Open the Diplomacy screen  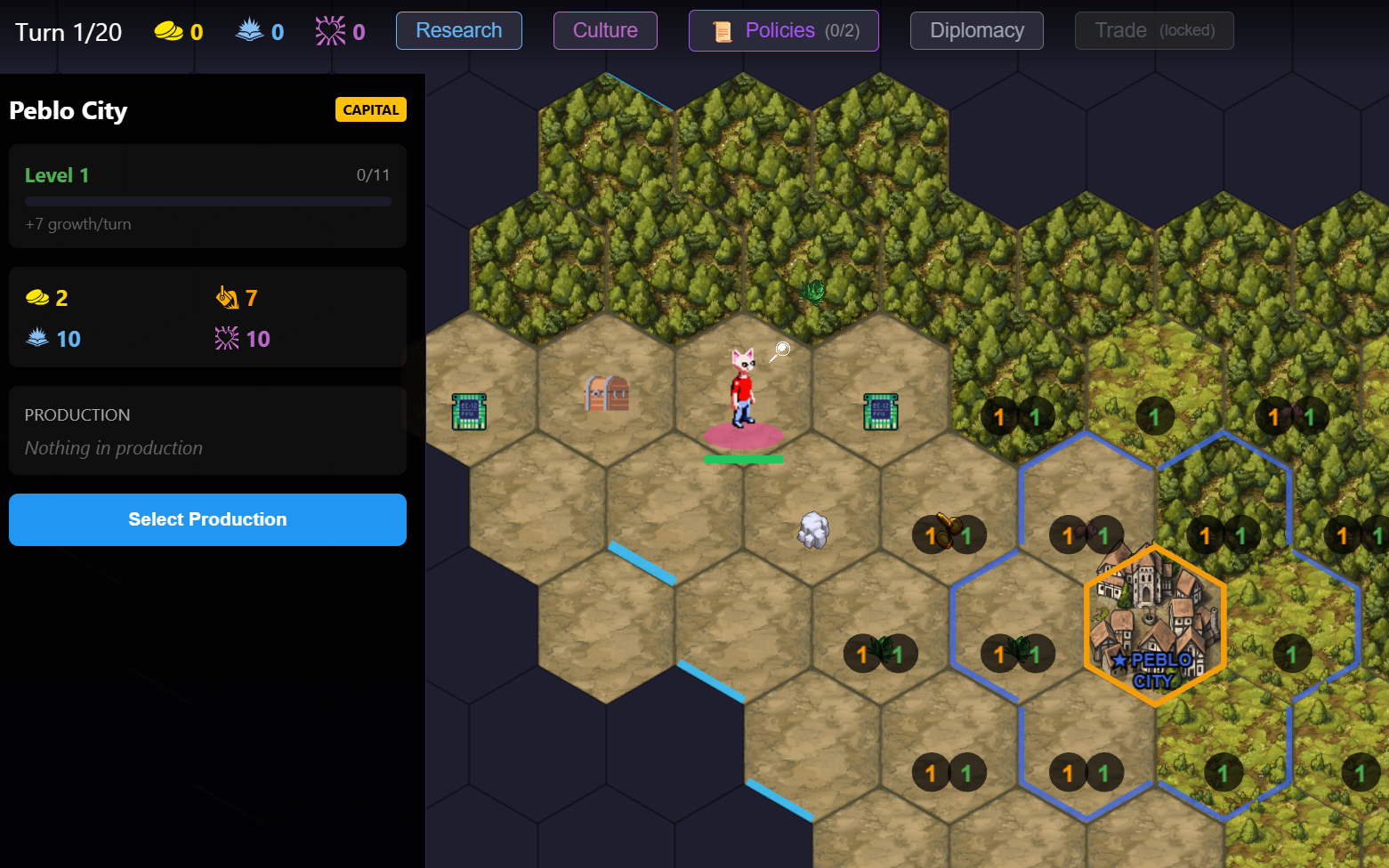976,29
